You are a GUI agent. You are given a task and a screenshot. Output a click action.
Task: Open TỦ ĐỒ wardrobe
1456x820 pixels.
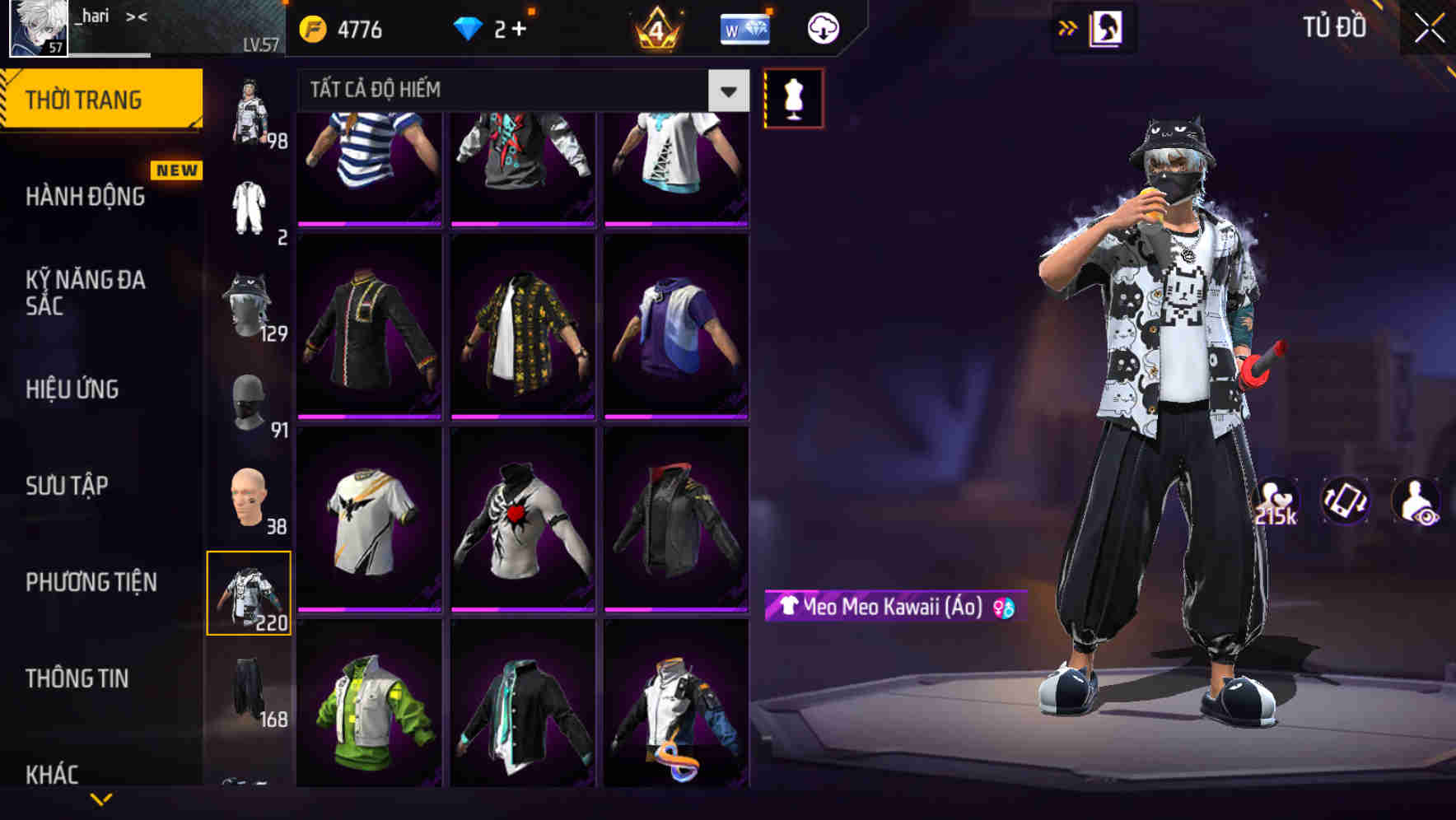[x=1334, y=27]
